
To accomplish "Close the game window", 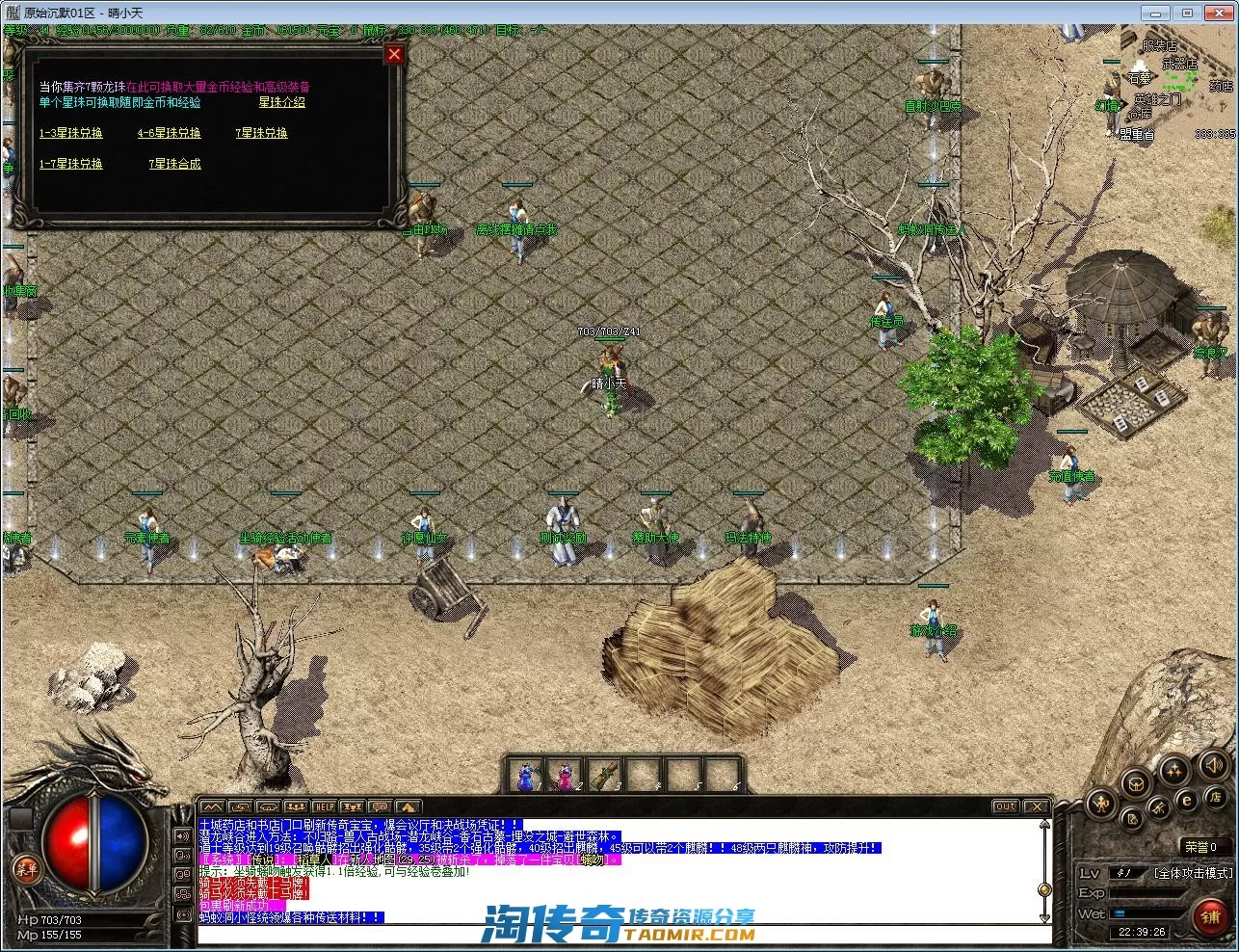I will point(1220,13).
